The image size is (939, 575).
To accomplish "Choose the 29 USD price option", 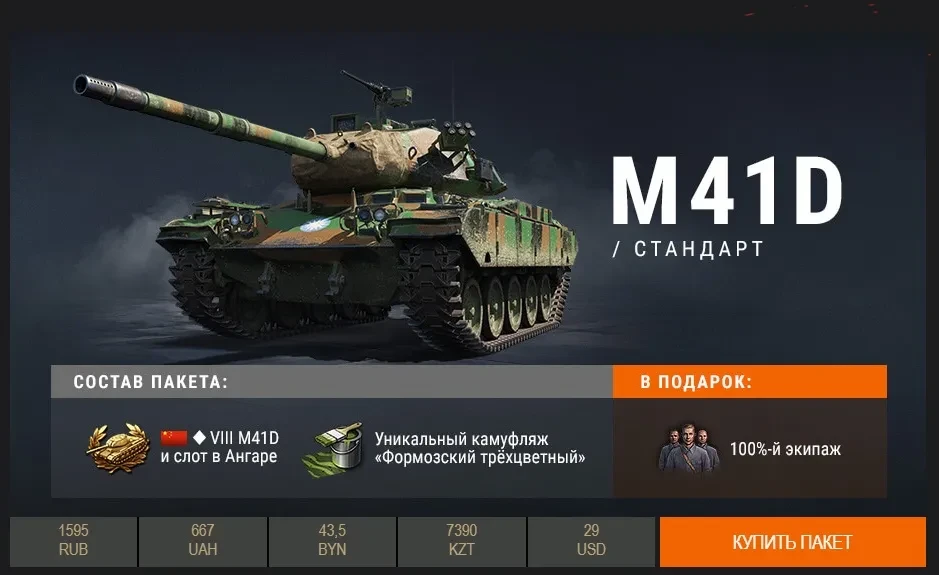I will click(x=591, y=542).
